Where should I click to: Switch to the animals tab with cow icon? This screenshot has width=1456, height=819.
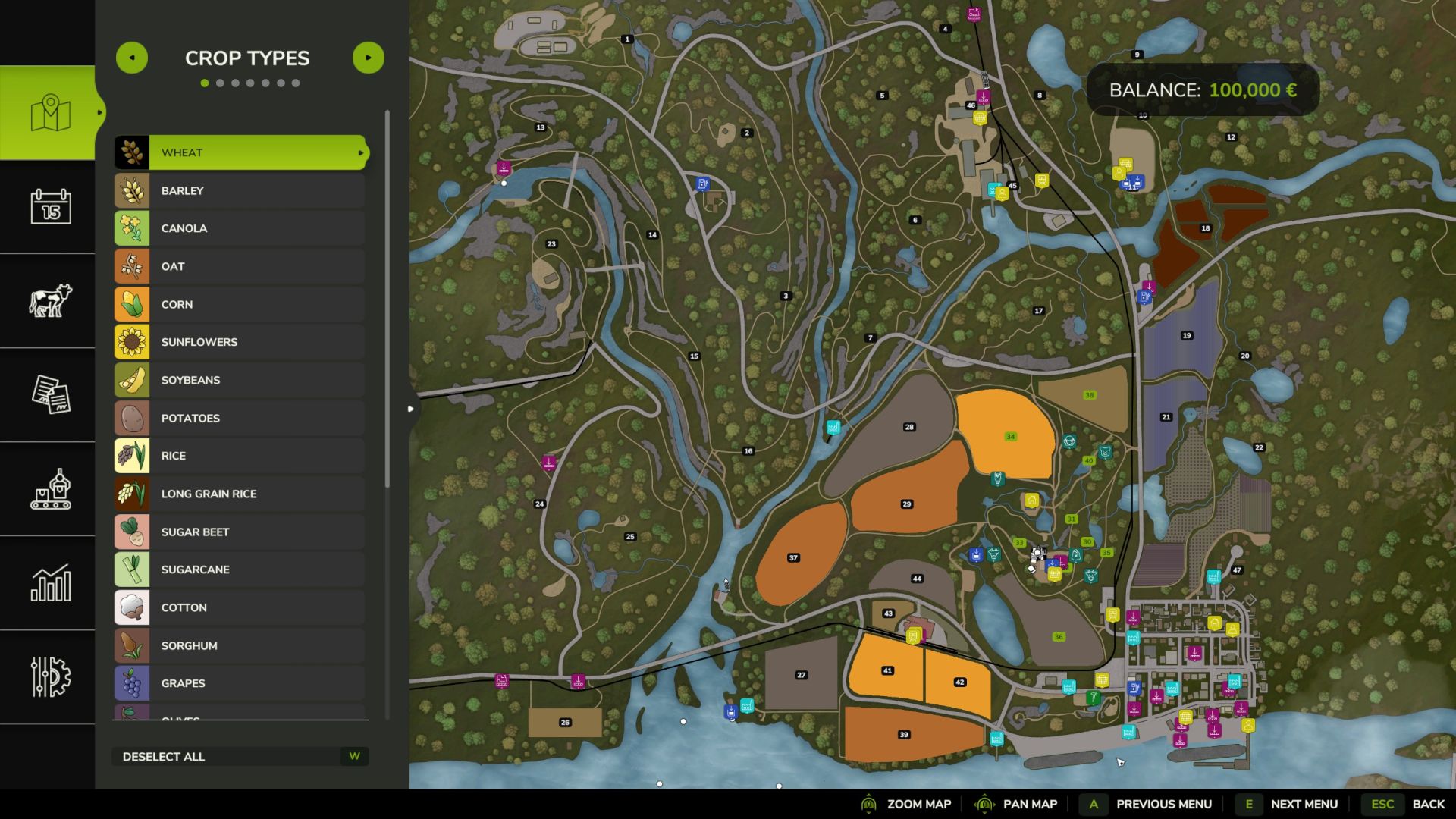(x=50, y=300)
